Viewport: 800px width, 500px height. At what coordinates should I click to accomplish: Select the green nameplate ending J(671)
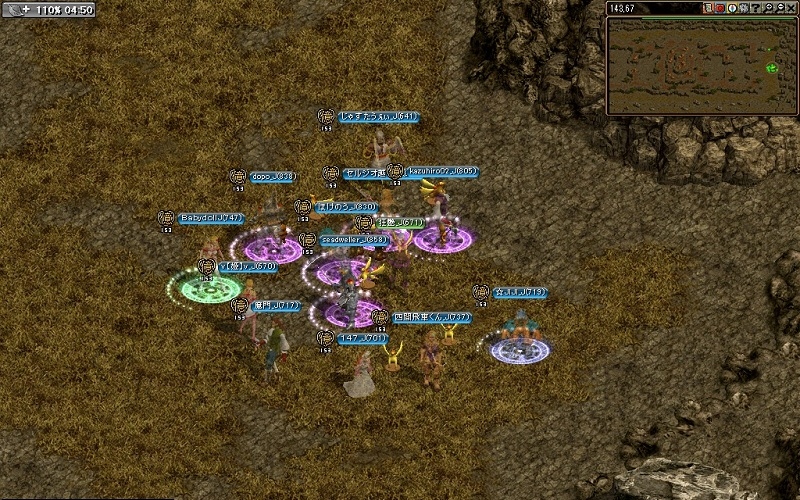[x=400, y=223]
